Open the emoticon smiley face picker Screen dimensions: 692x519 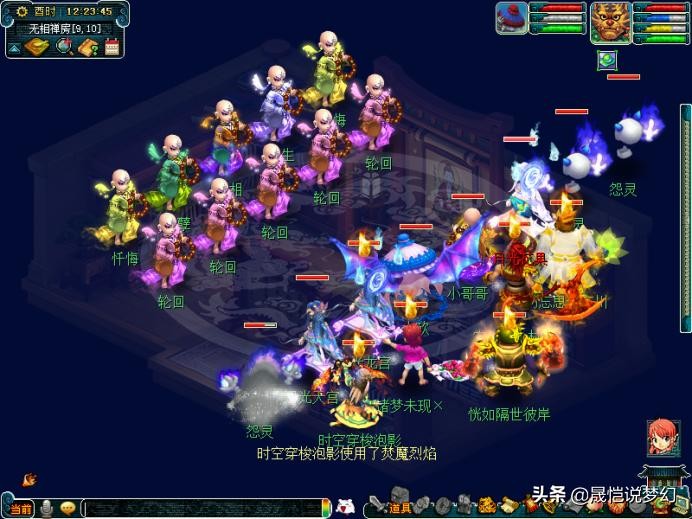68,508
